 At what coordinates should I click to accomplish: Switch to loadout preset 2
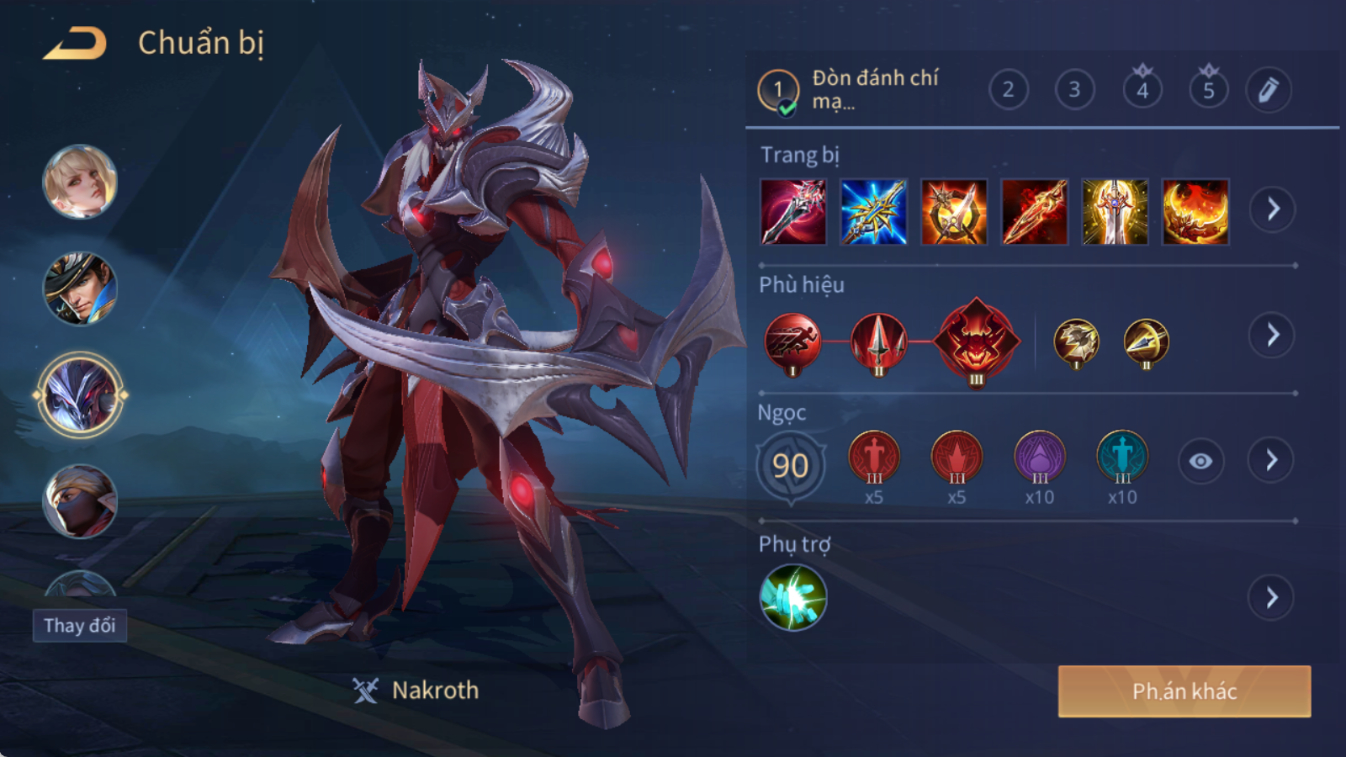point(1008,90)
